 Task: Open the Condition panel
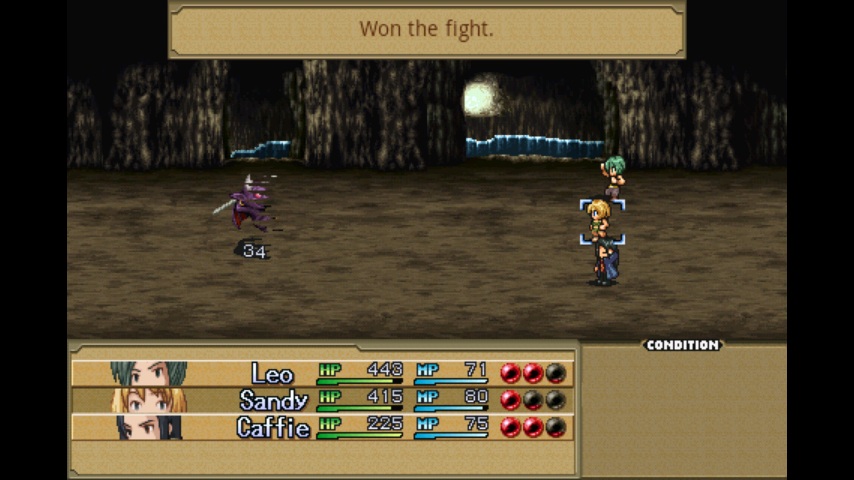pos(683,345)
